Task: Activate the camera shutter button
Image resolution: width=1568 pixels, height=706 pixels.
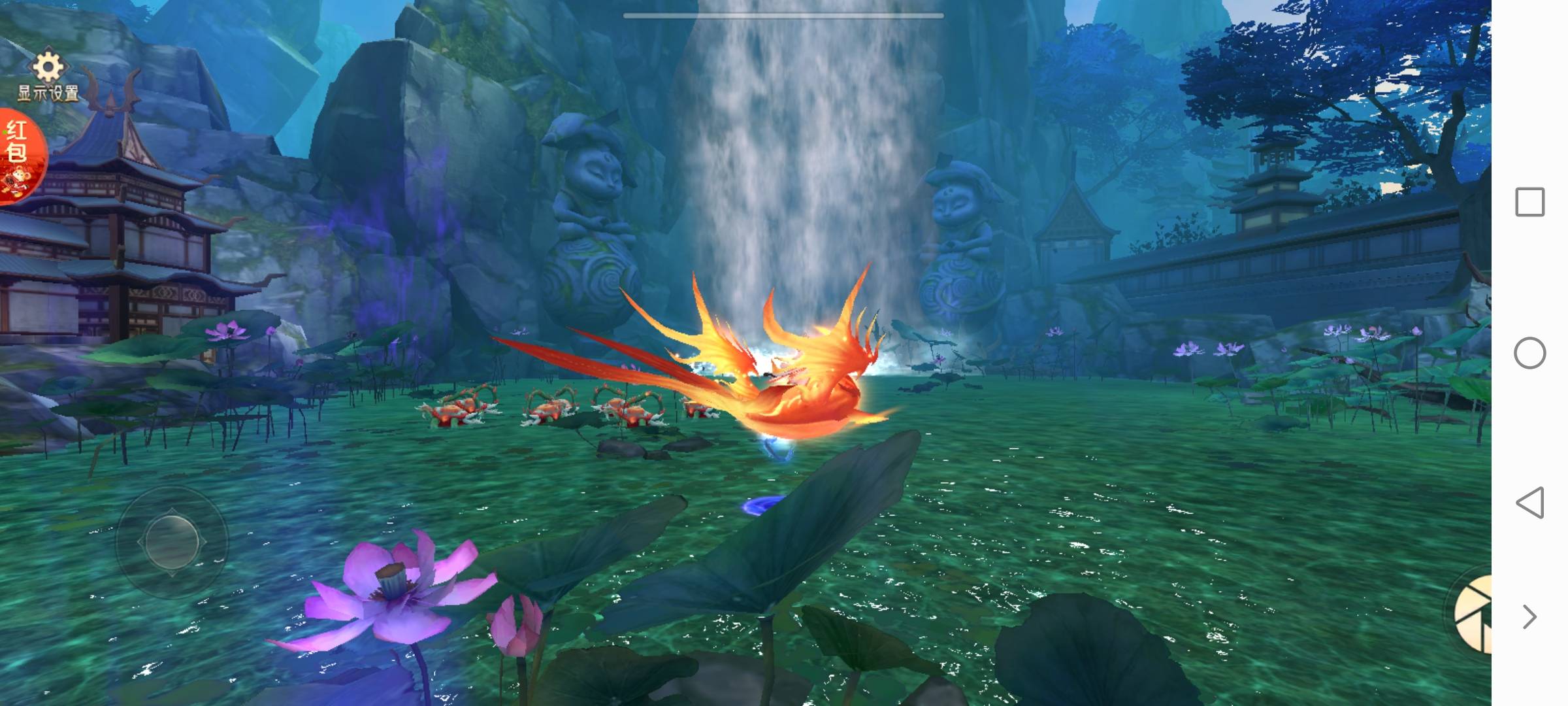Action: (x=1475, y=614)
